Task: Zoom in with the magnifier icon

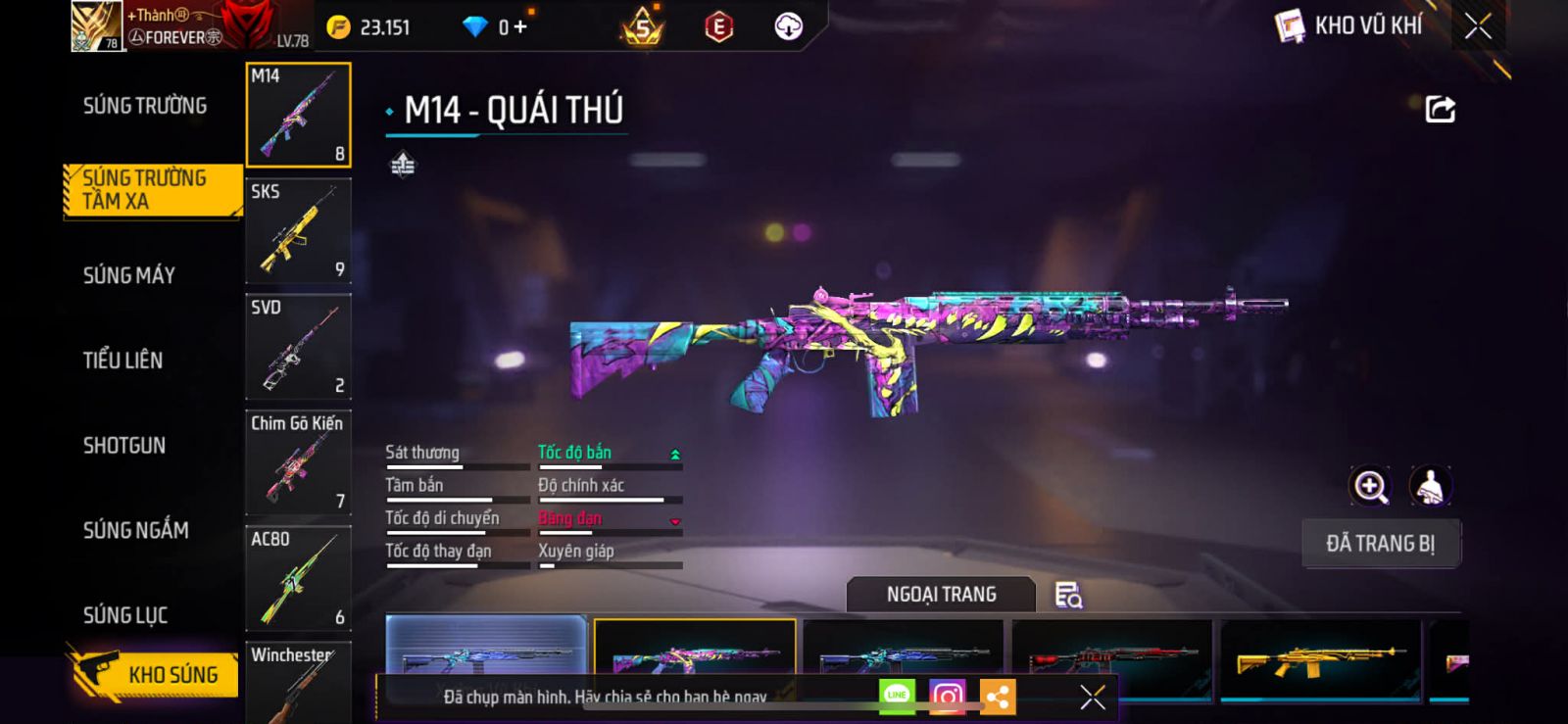Action: [x=1370, y=486]
